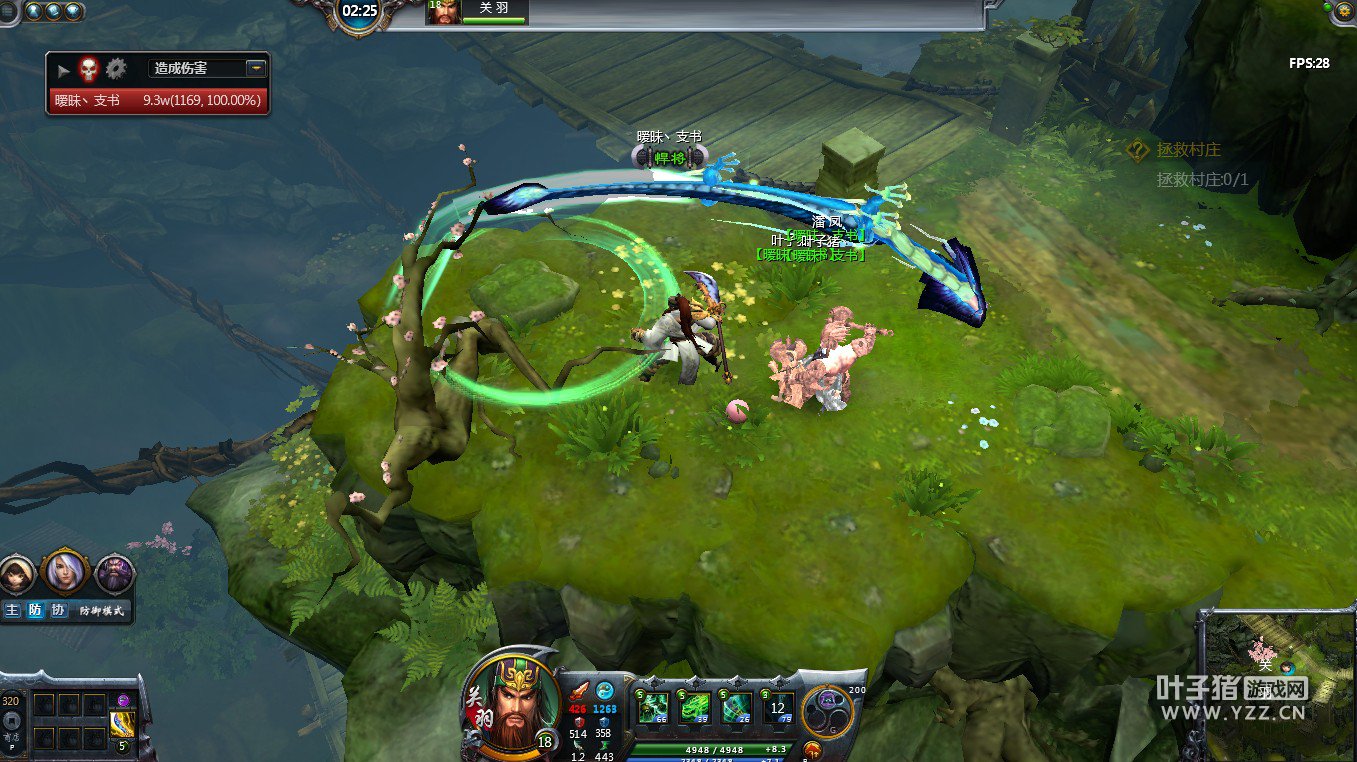Activate the third skill with teal slash
This screenshot has width=1357, height=762.
click(738, 707)
